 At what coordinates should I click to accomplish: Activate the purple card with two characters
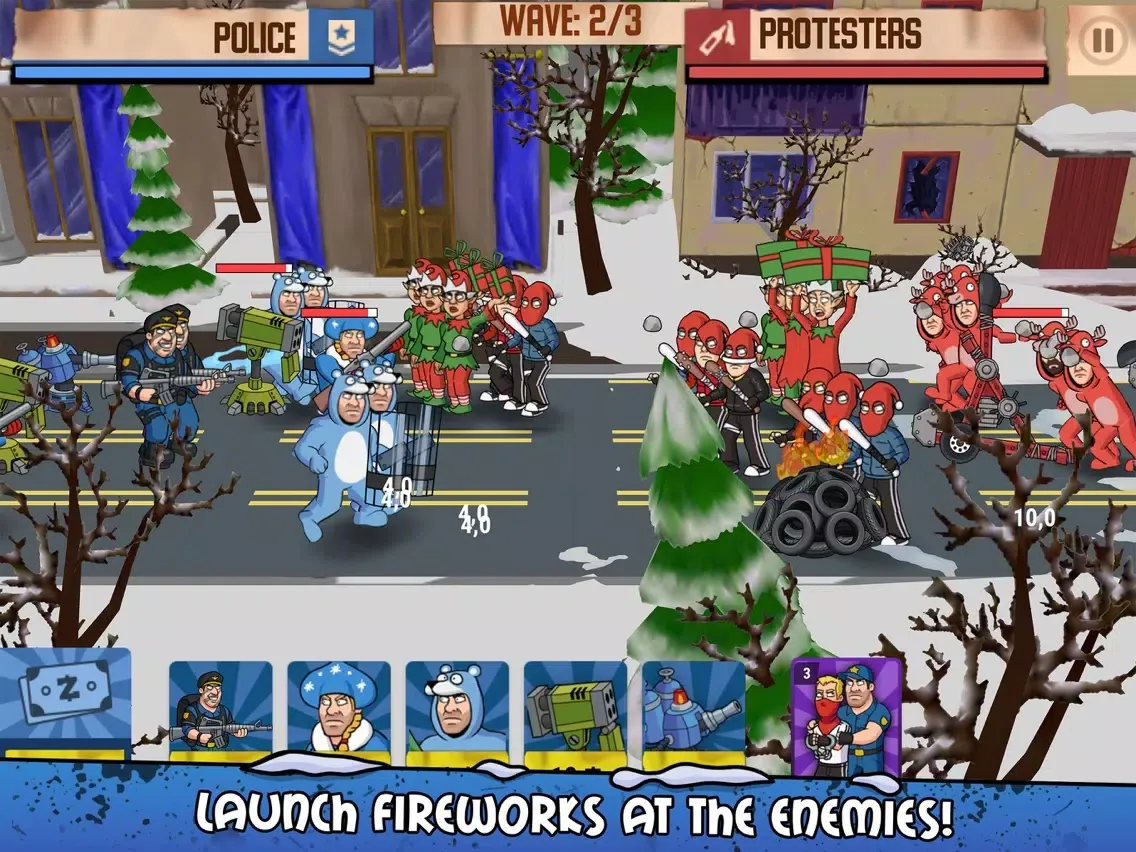coord(846,716)
